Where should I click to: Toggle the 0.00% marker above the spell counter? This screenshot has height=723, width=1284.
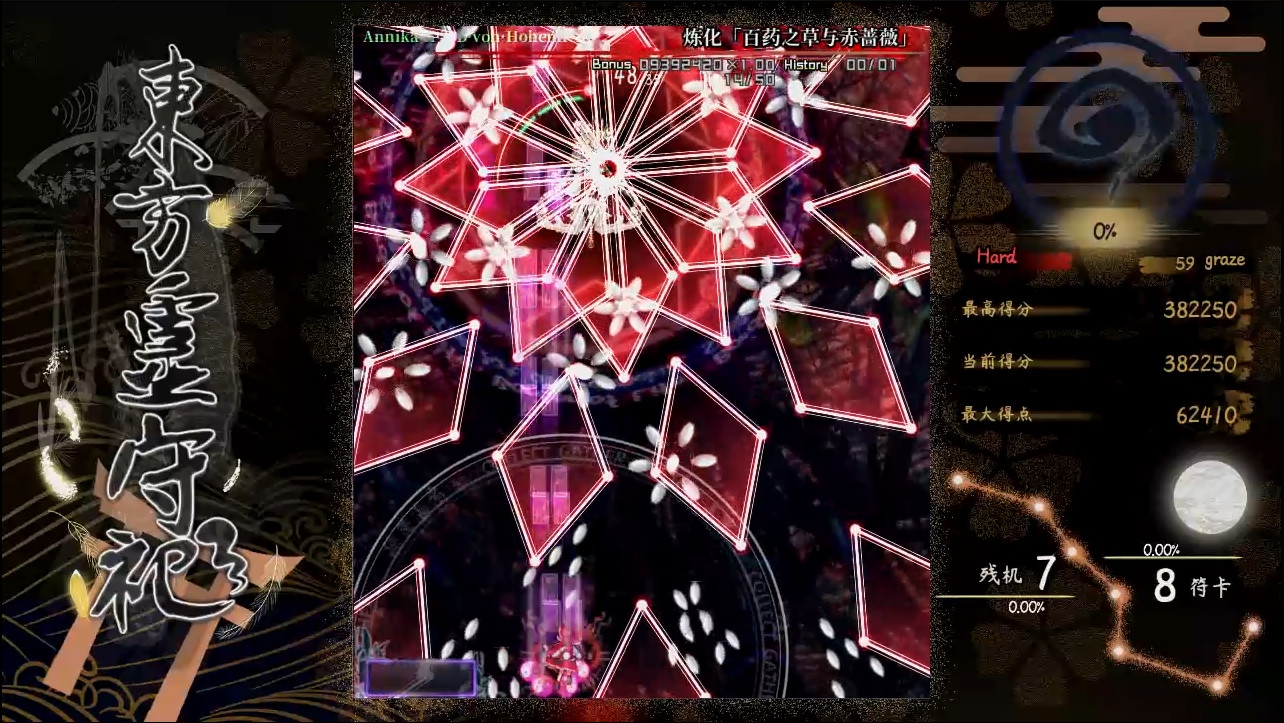[x=1163, y=548]
